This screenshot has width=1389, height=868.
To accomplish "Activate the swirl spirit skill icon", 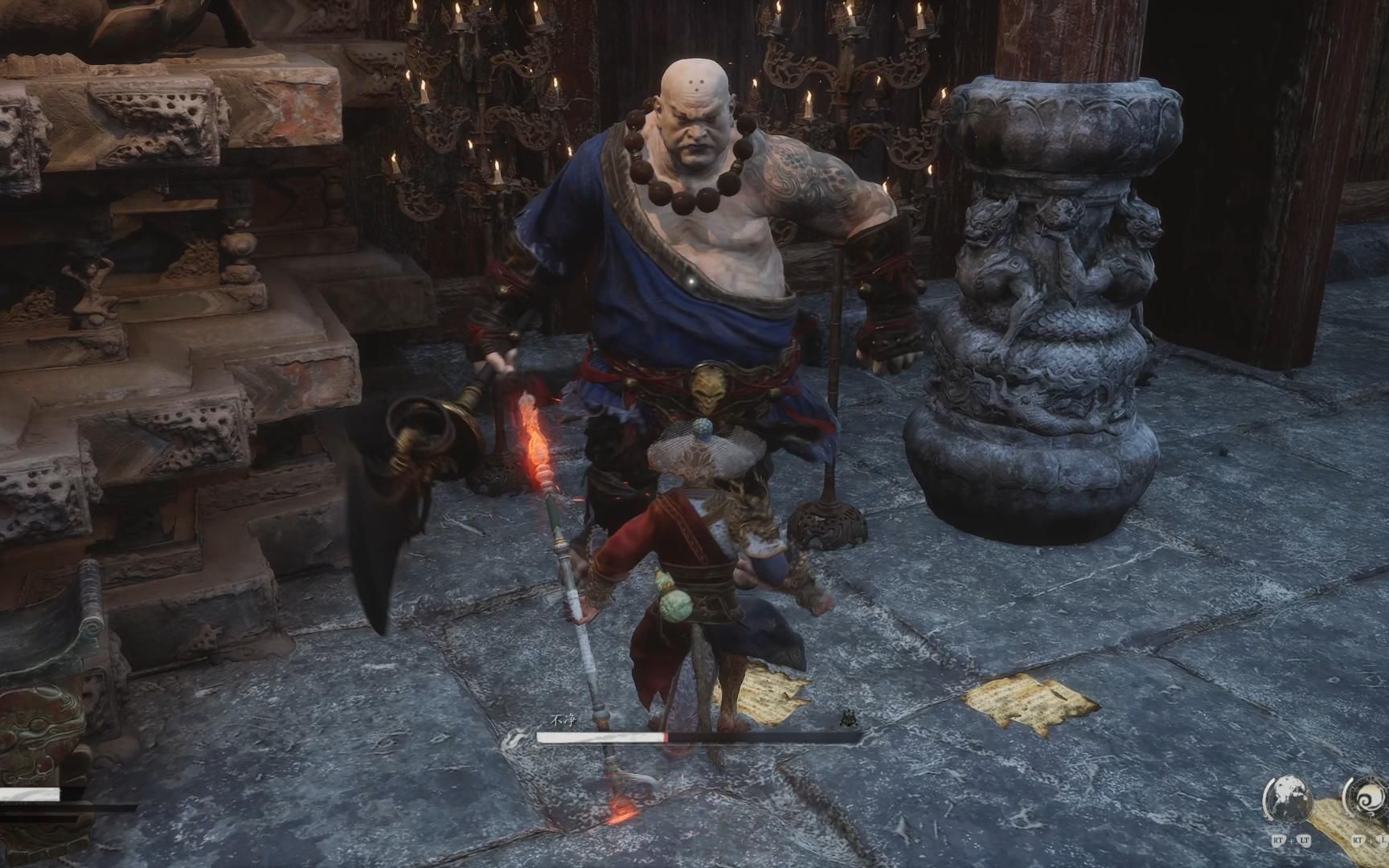I will click(1366, 800).
